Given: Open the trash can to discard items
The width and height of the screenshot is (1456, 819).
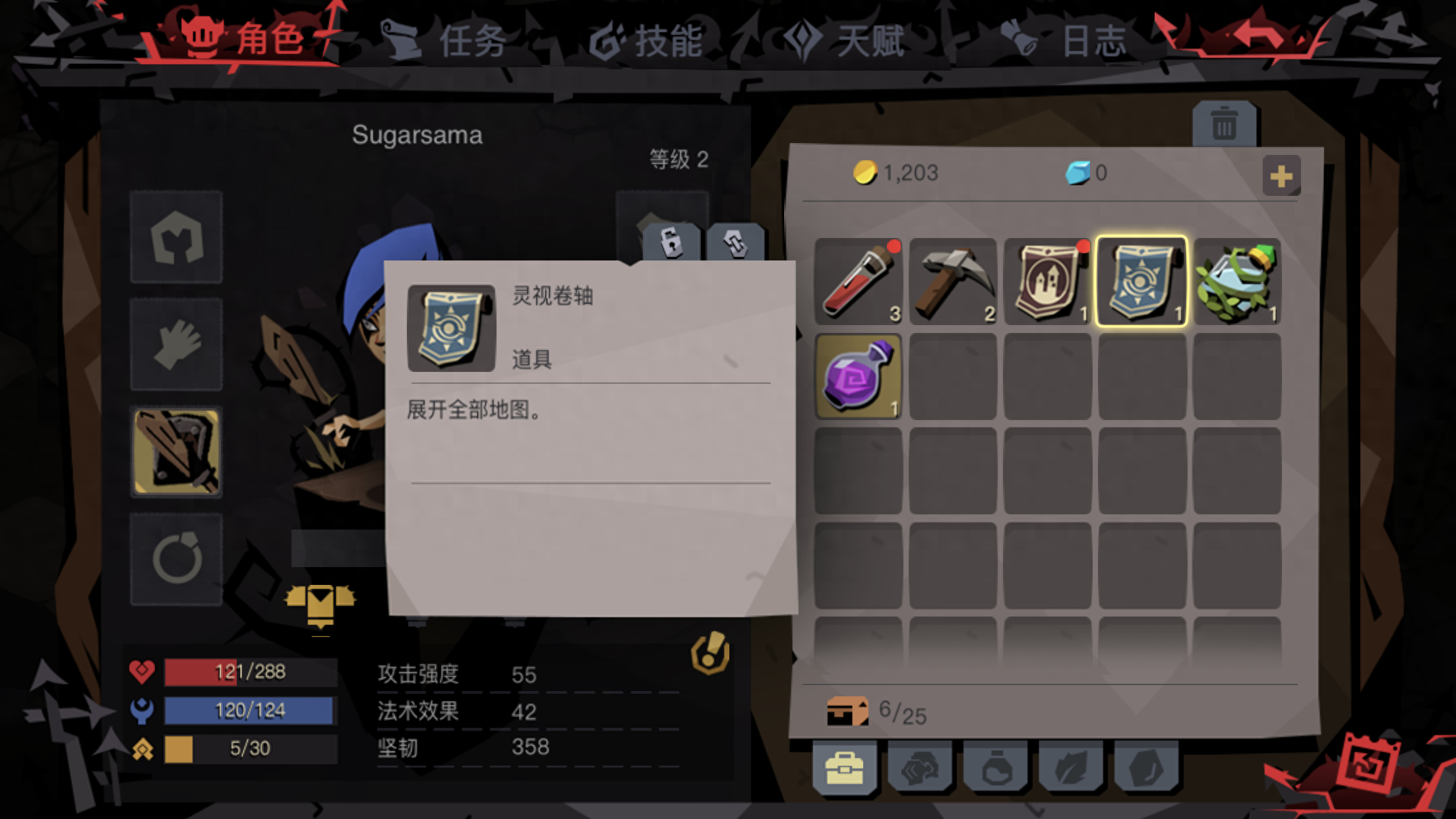Looking at the screenshot, I should [x=1224, y=122].
